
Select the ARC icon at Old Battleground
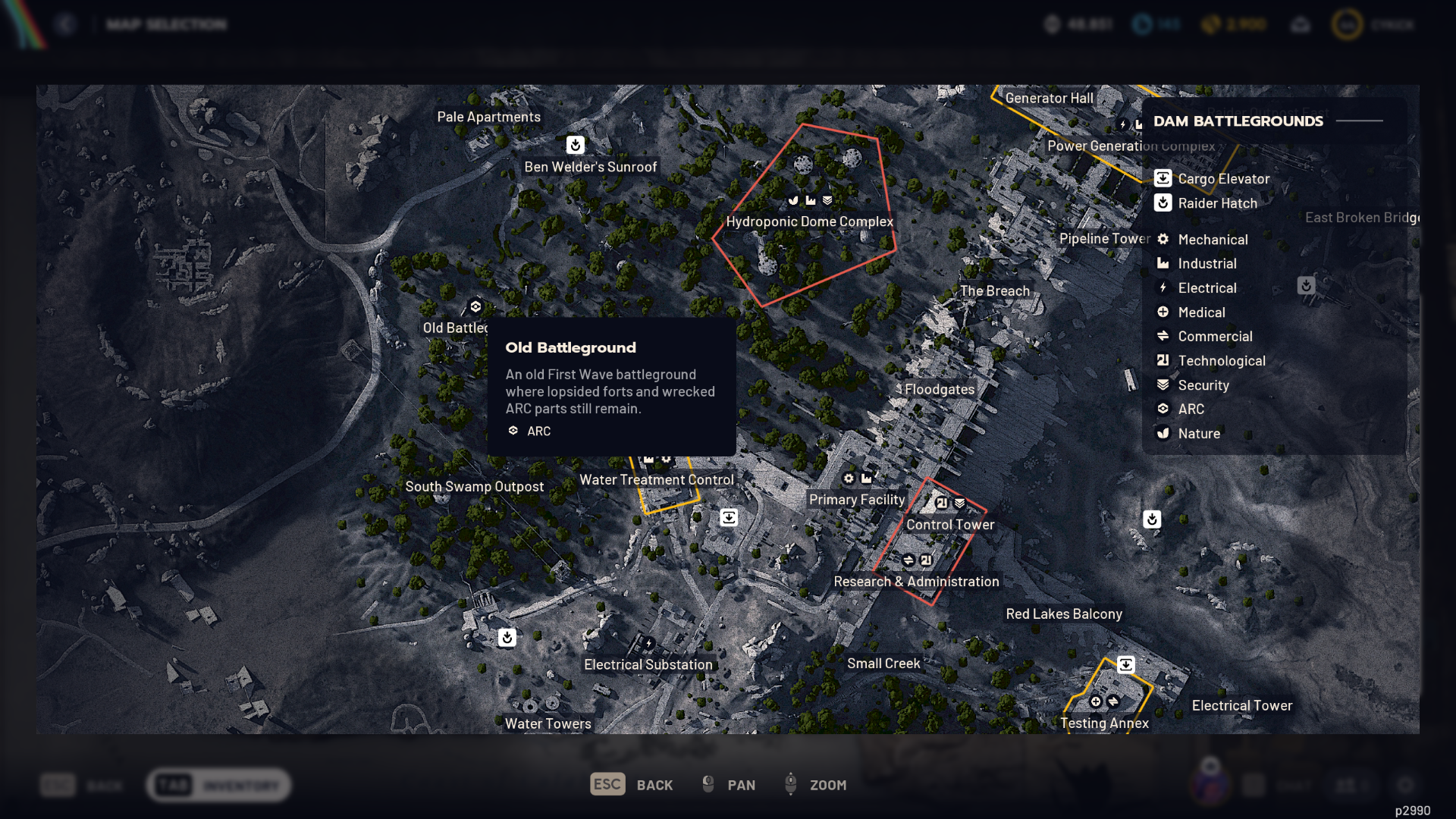(x=475, y=306)
